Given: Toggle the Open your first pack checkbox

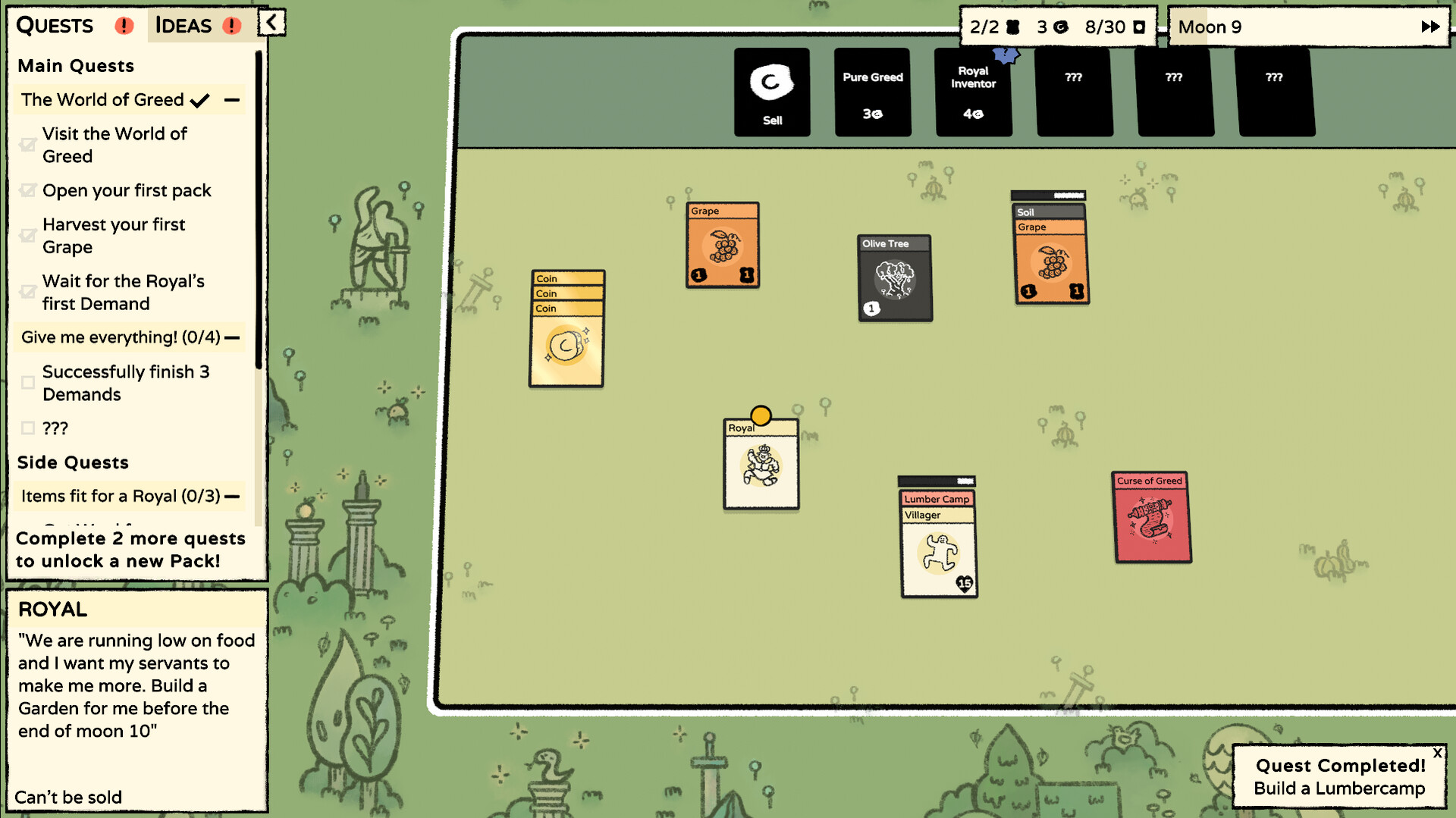Looking at the screenshot, I should 27,190.
